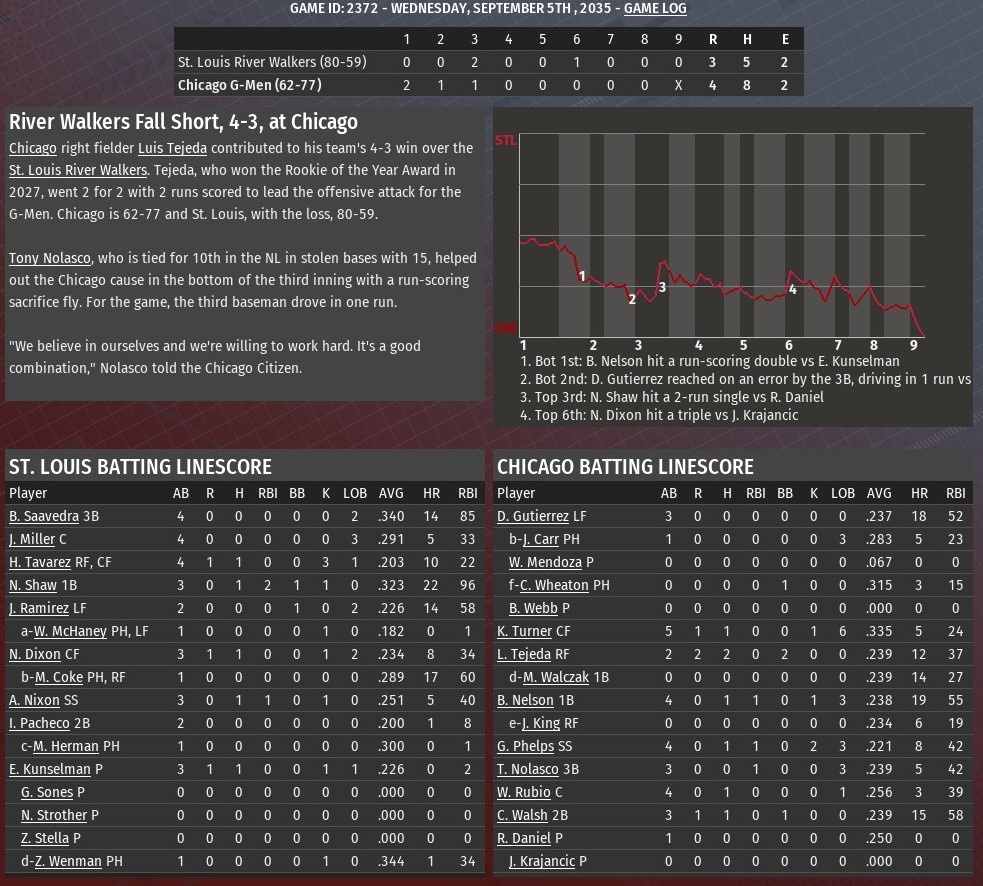This screenshot has width=983, height=886.
Task: Open pinch hitter Z. Wenman's profile
Action: point(68,861)
